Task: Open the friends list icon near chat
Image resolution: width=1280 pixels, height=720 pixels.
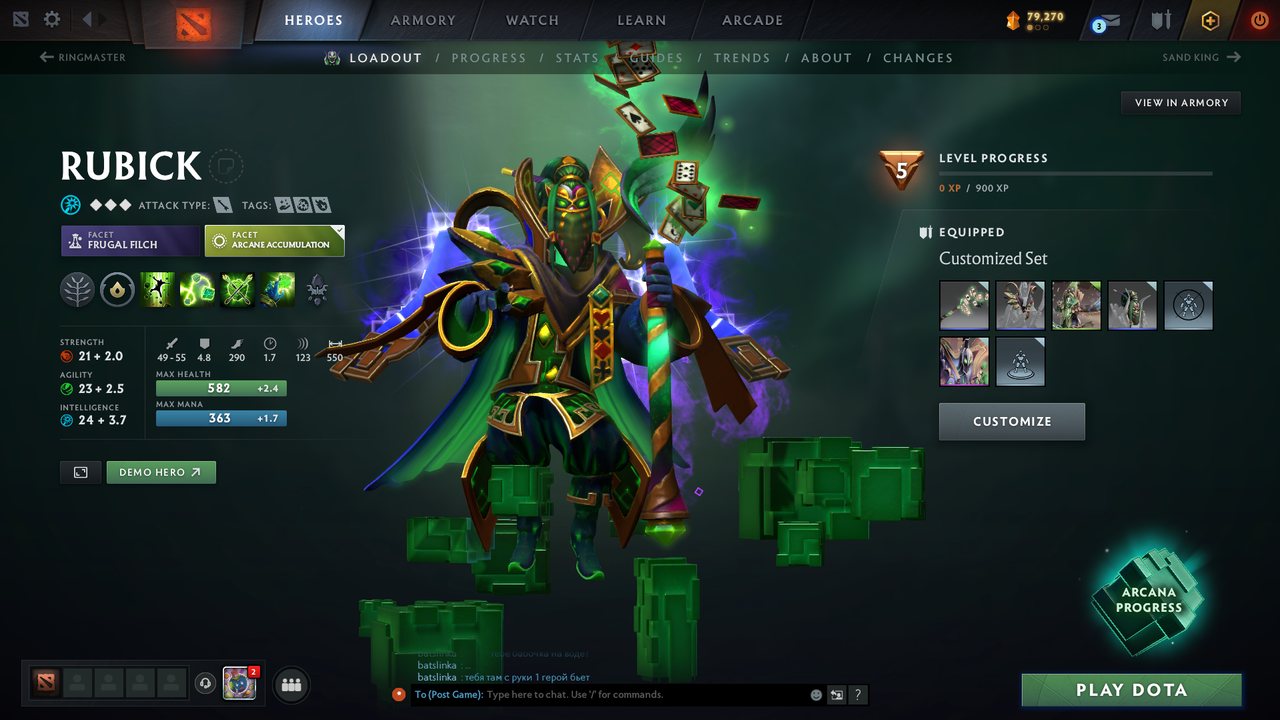Action: point(290,684)
